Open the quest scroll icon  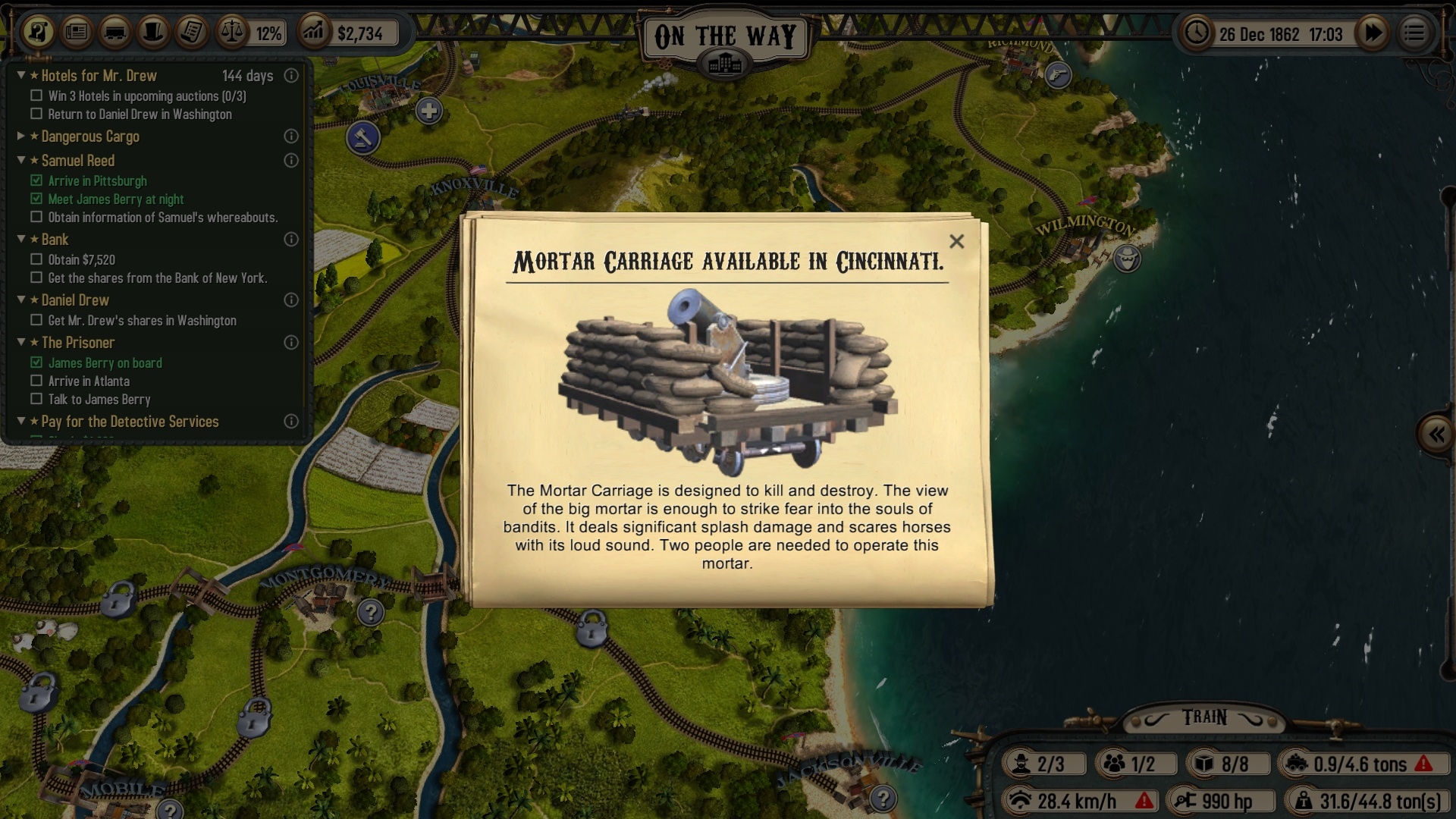point(38,33)
